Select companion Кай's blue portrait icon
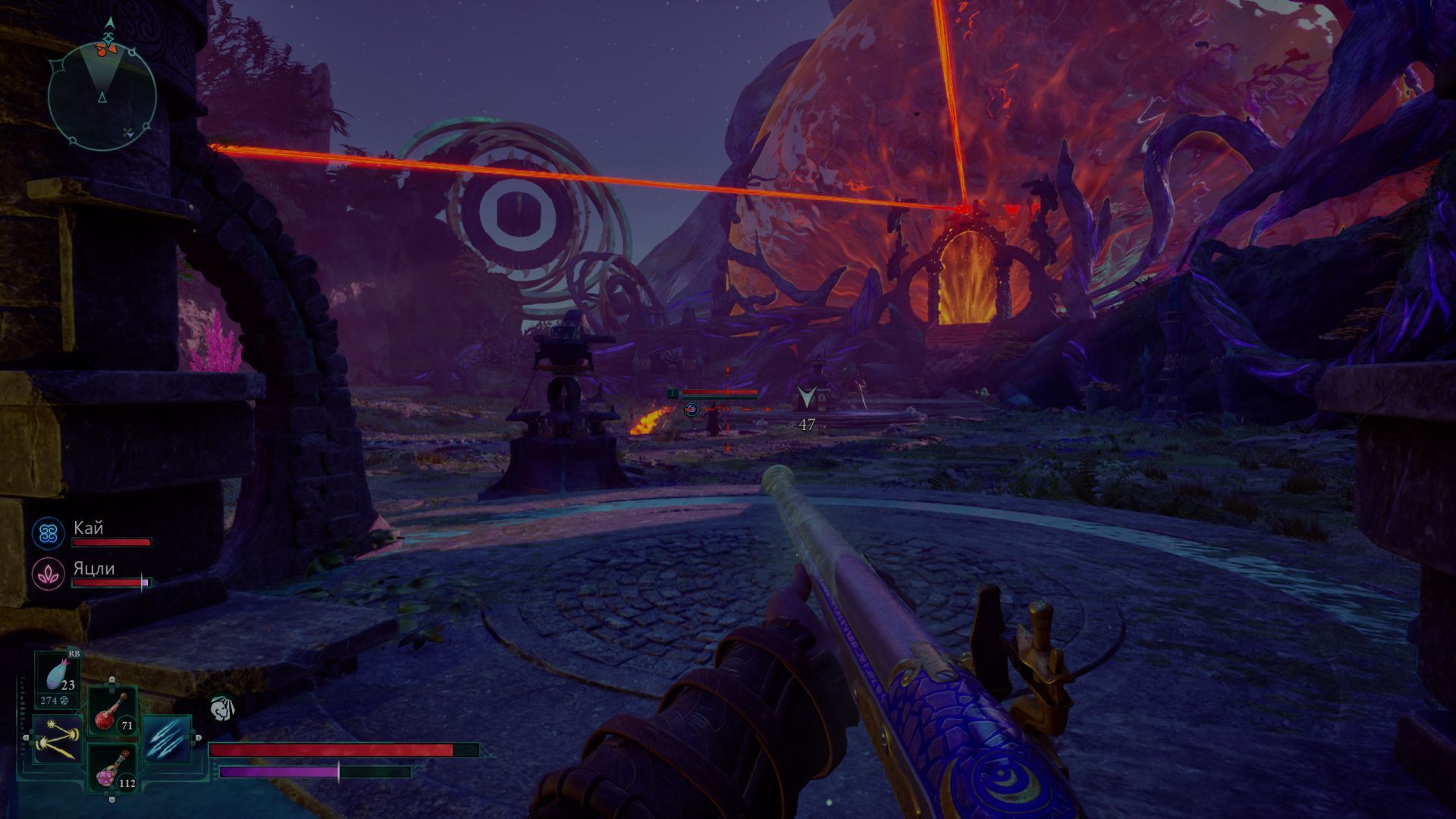Image resolution: width=1456 pixels, height=819 pixels. [49, 533]
